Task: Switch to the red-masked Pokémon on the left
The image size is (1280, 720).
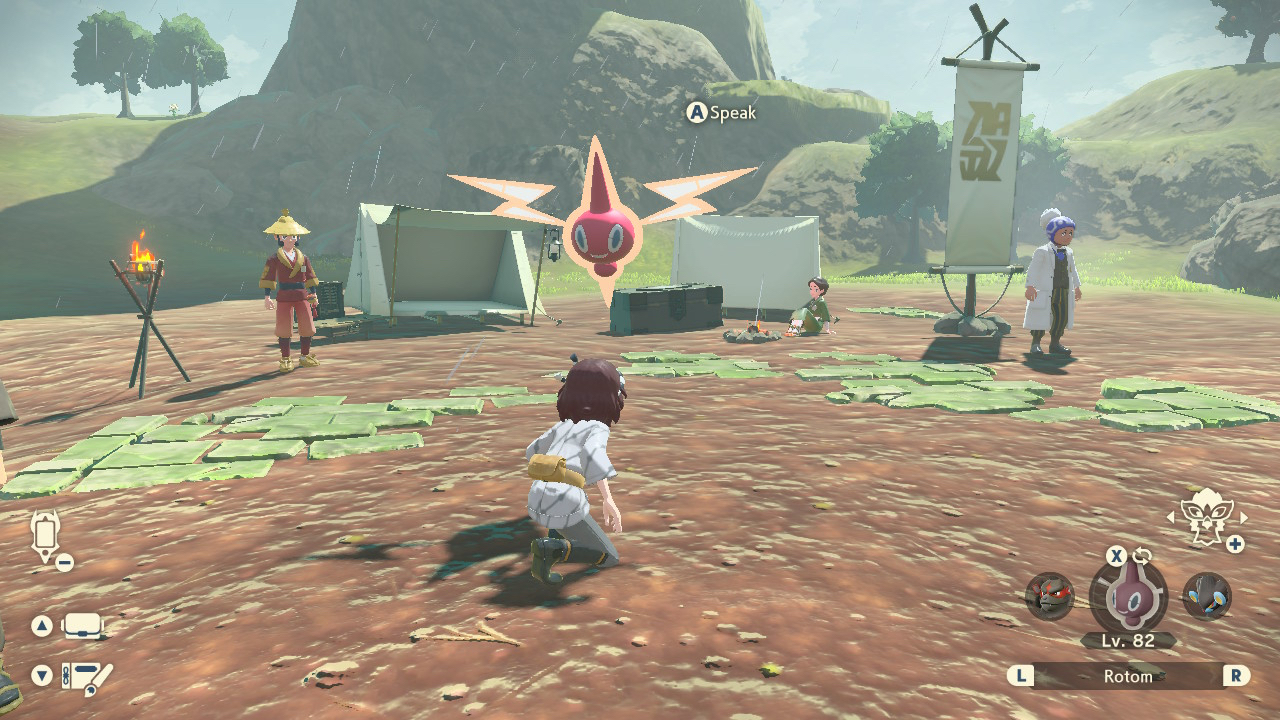Action: coord(1049,597)
